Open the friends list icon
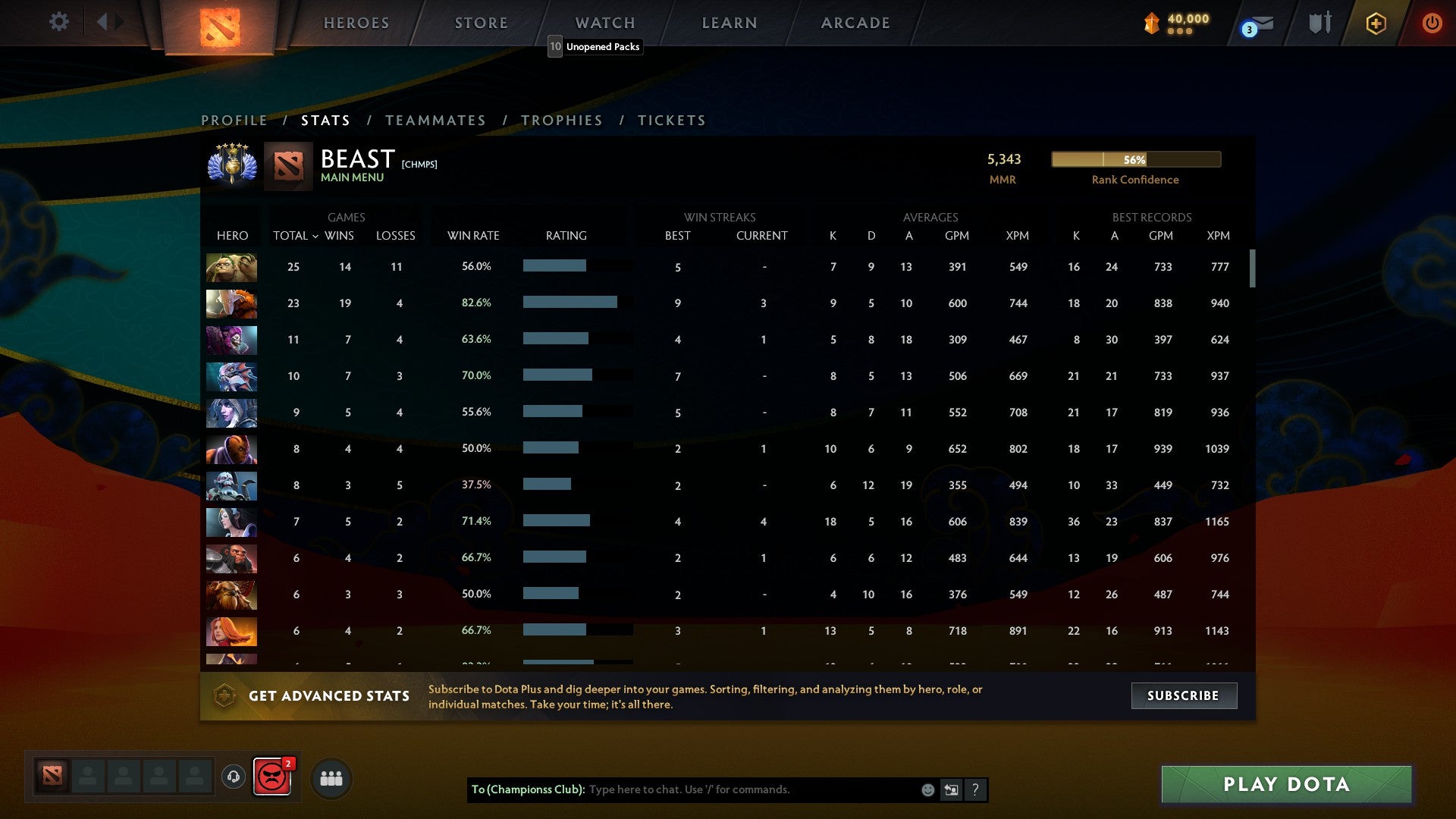1456x819 pixels. (x=331, y=778)
